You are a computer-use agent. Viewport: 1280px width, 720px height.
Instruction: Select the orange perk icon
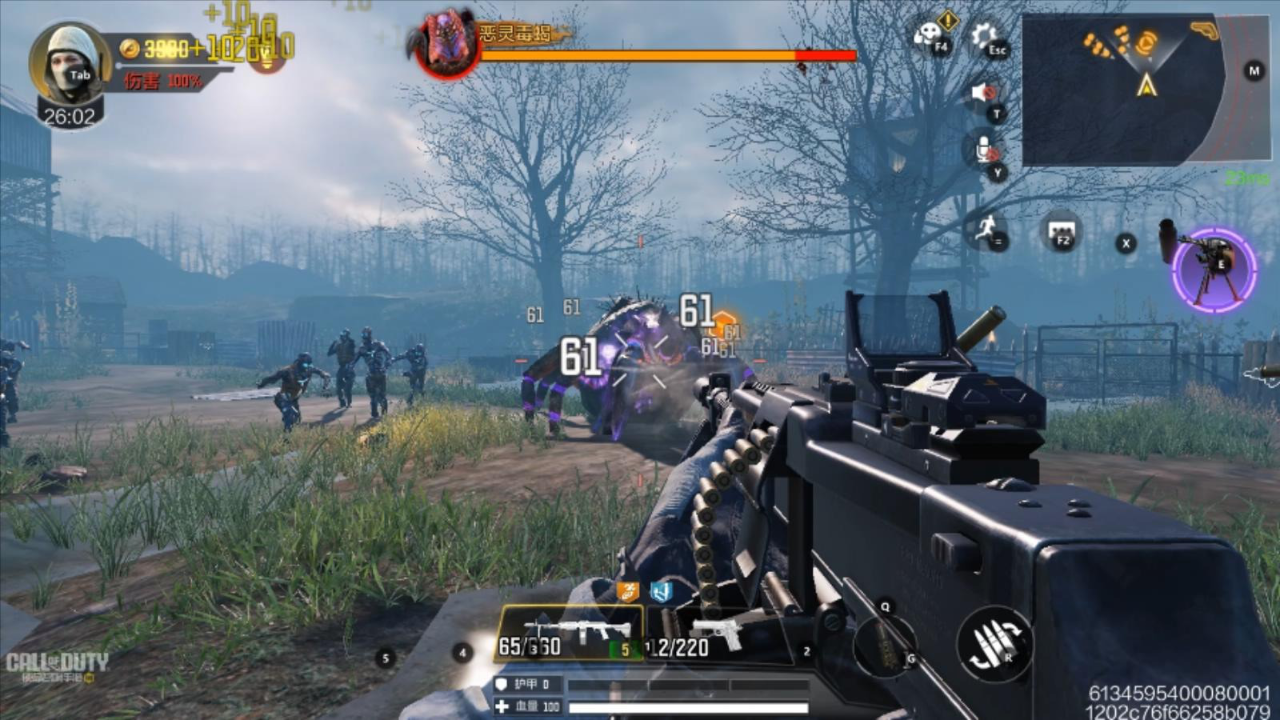point(627,591)
